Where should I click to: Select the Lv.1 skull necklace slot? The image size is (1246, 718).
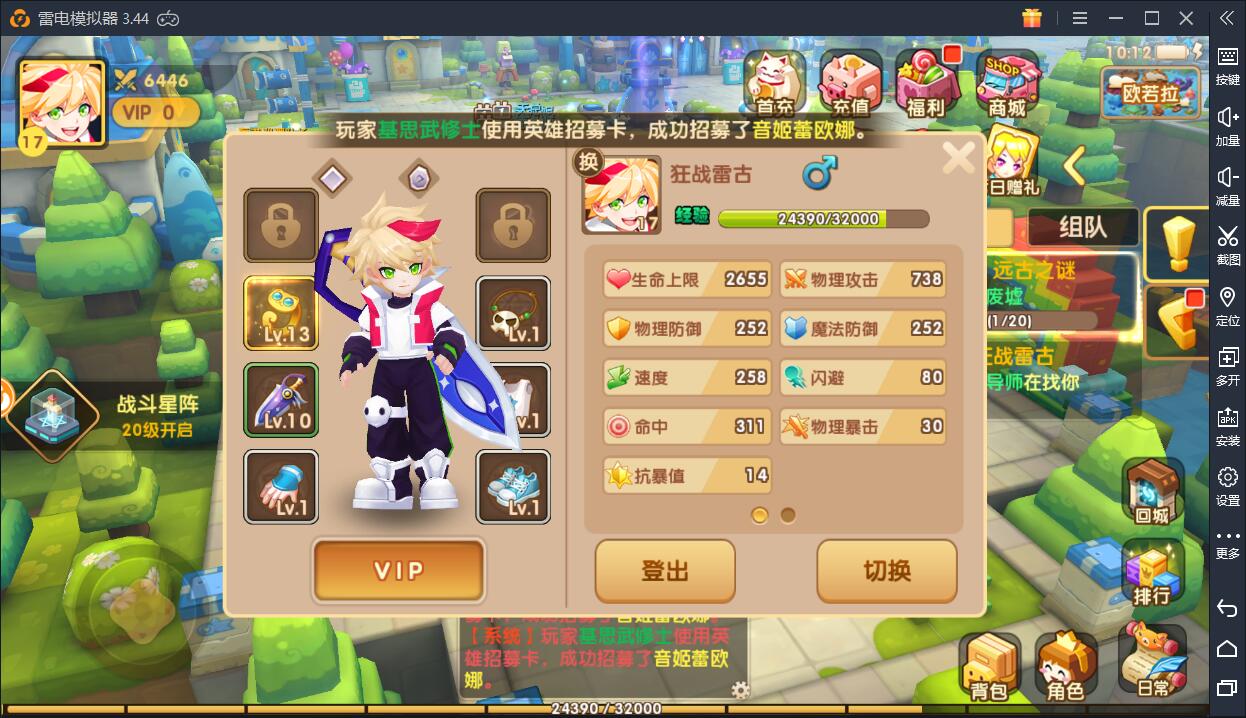[x=513, y=313]
